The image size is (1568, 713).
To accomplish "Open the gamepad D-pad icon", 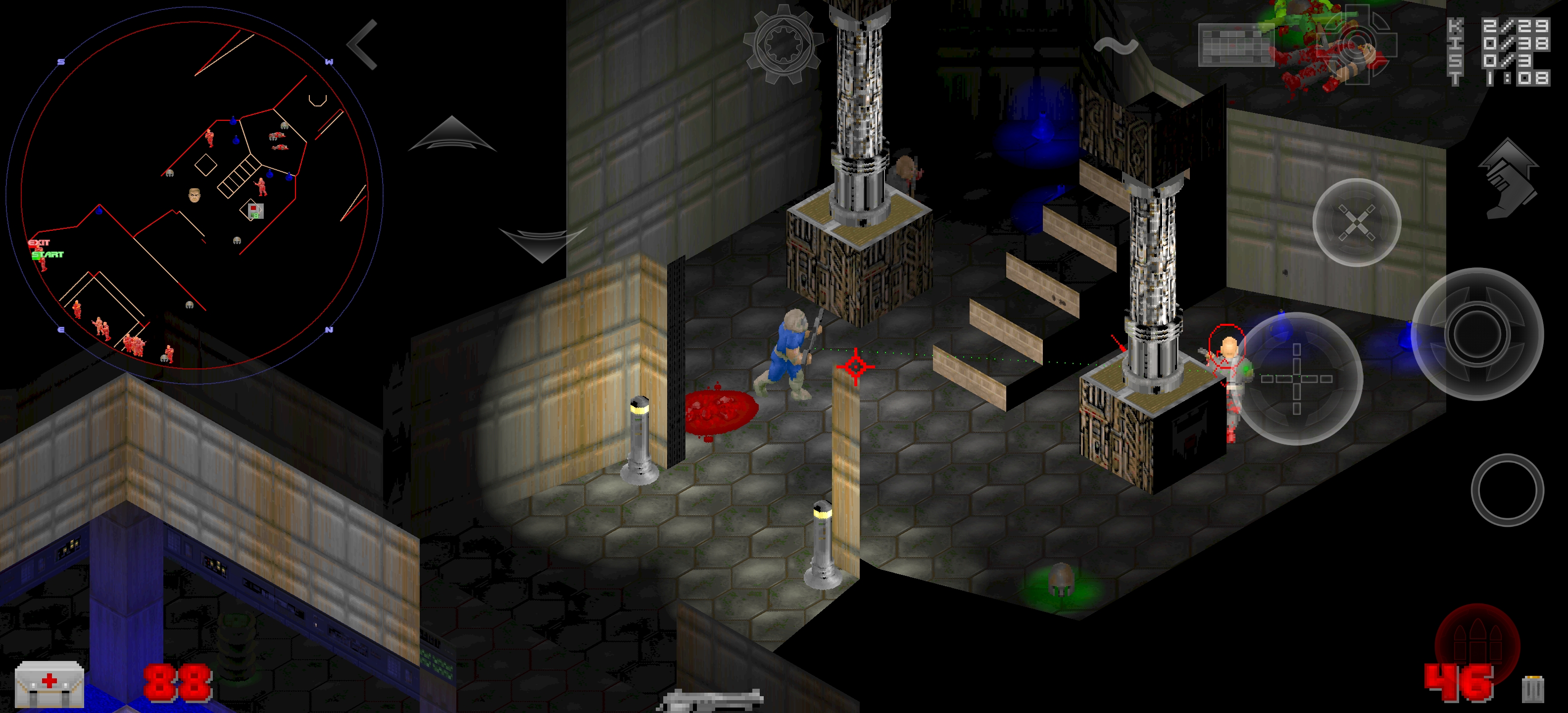I will click(1356, 44).
